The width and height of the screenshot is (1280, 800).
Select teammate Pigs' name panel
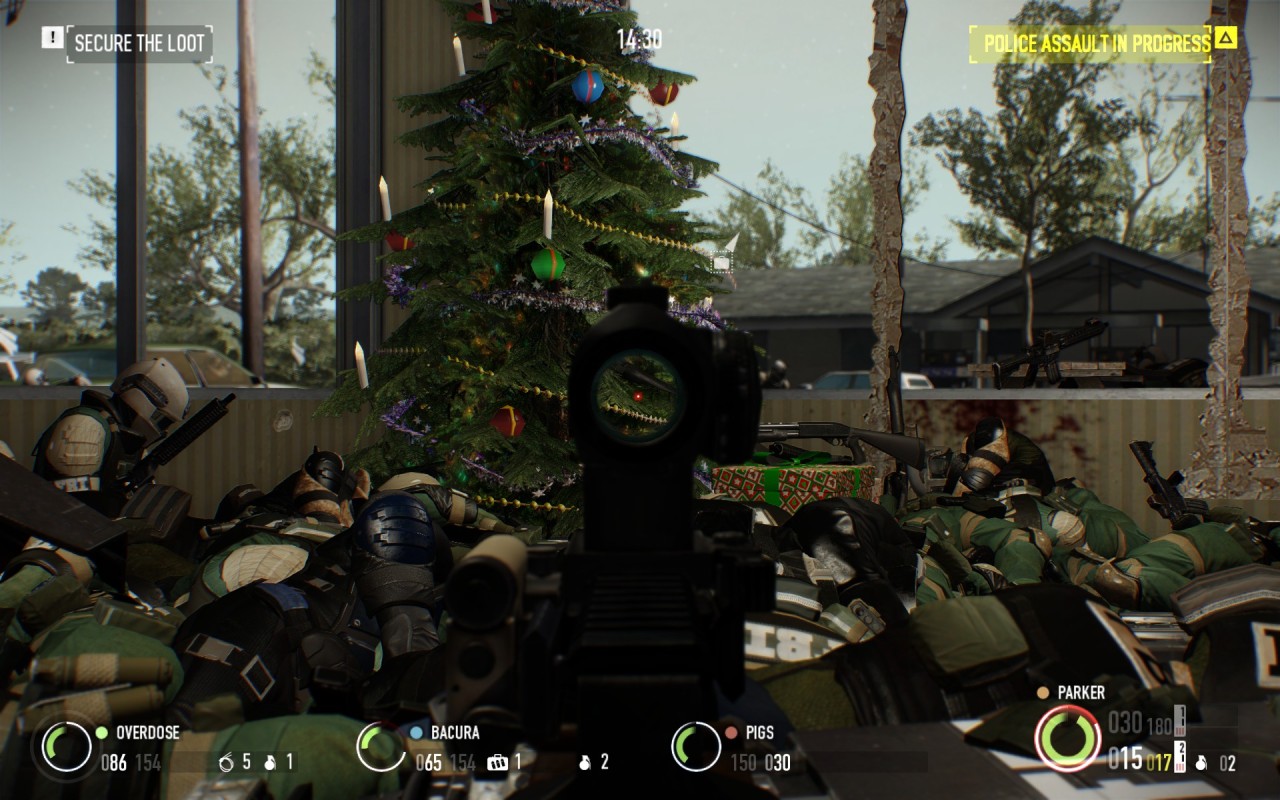pos(759,732)
